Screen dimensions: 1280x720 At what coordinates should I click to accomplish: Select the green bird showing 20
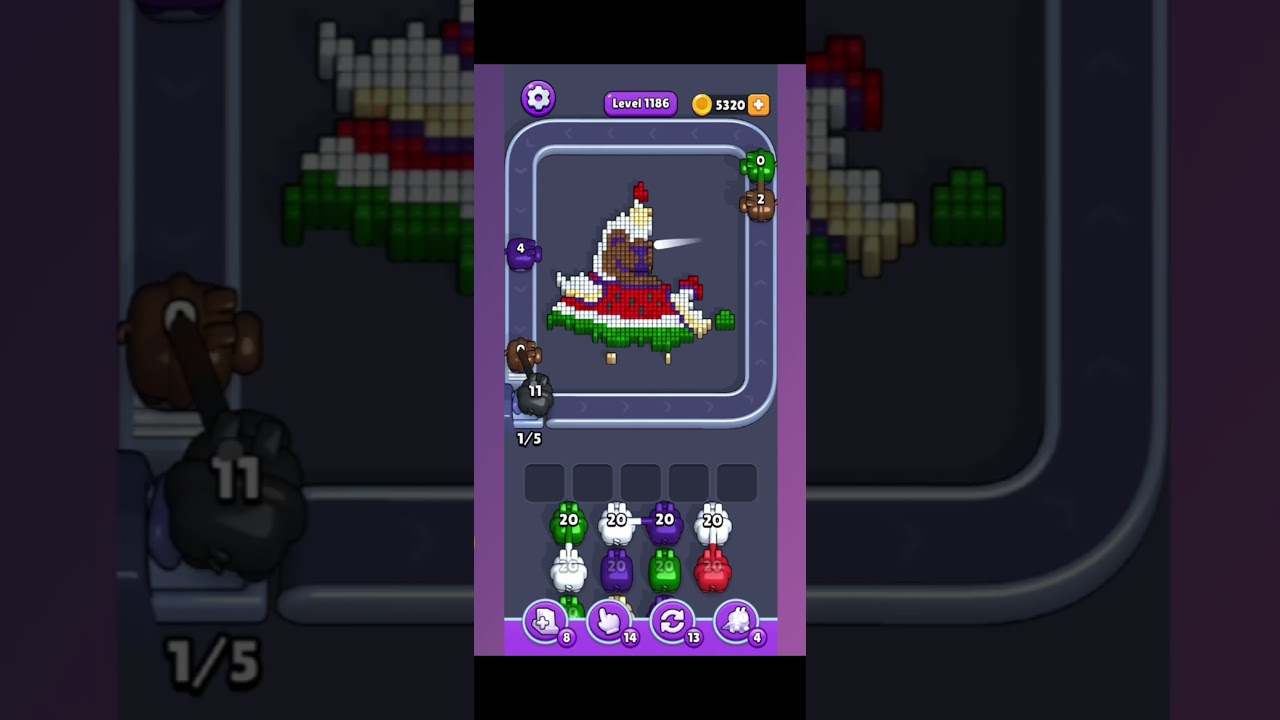click(x=568, y=520)
